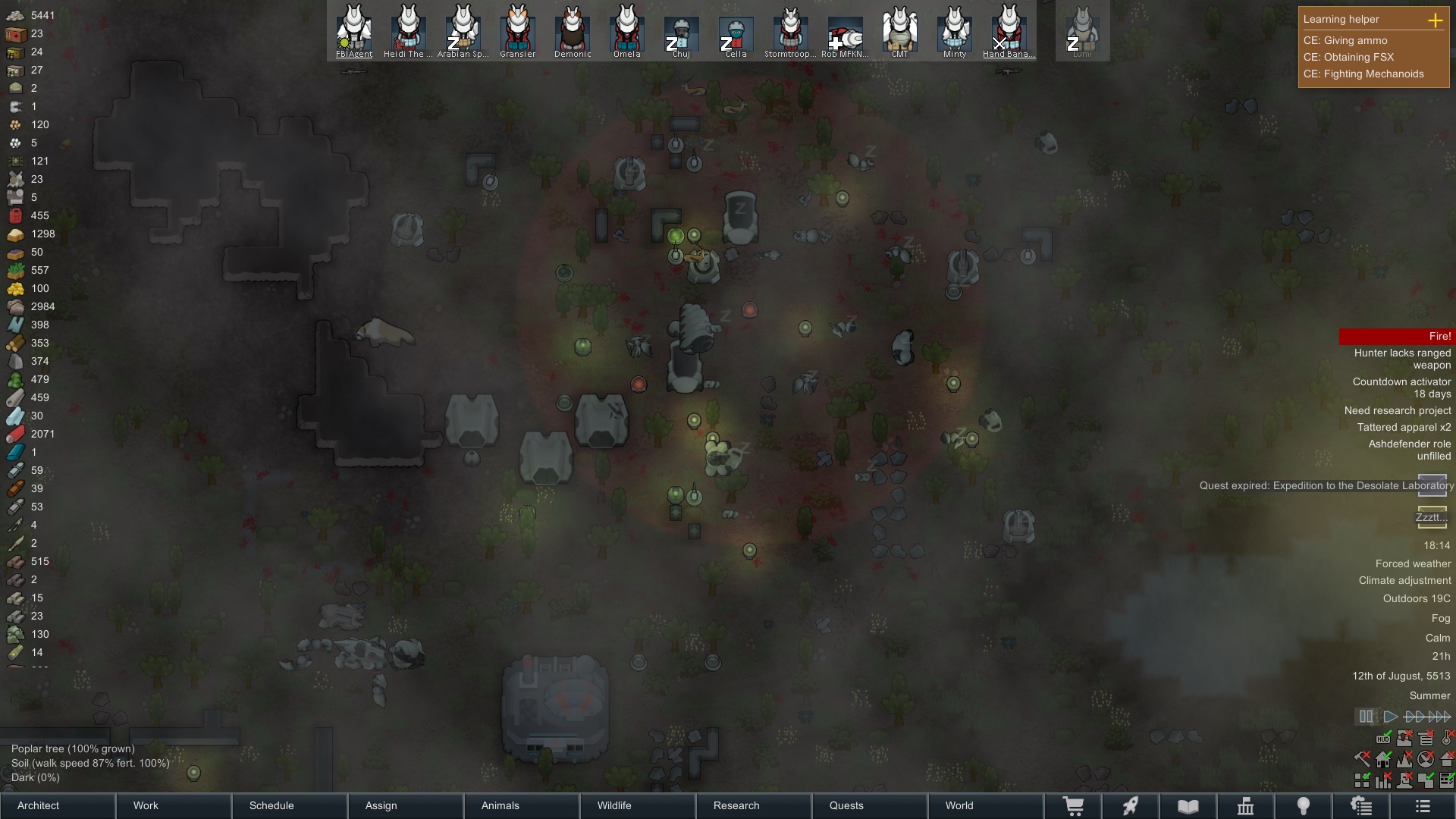This screenshot has width=1456, height=819.
Task: Open the main menu list icon
Action: (1423, 806)
